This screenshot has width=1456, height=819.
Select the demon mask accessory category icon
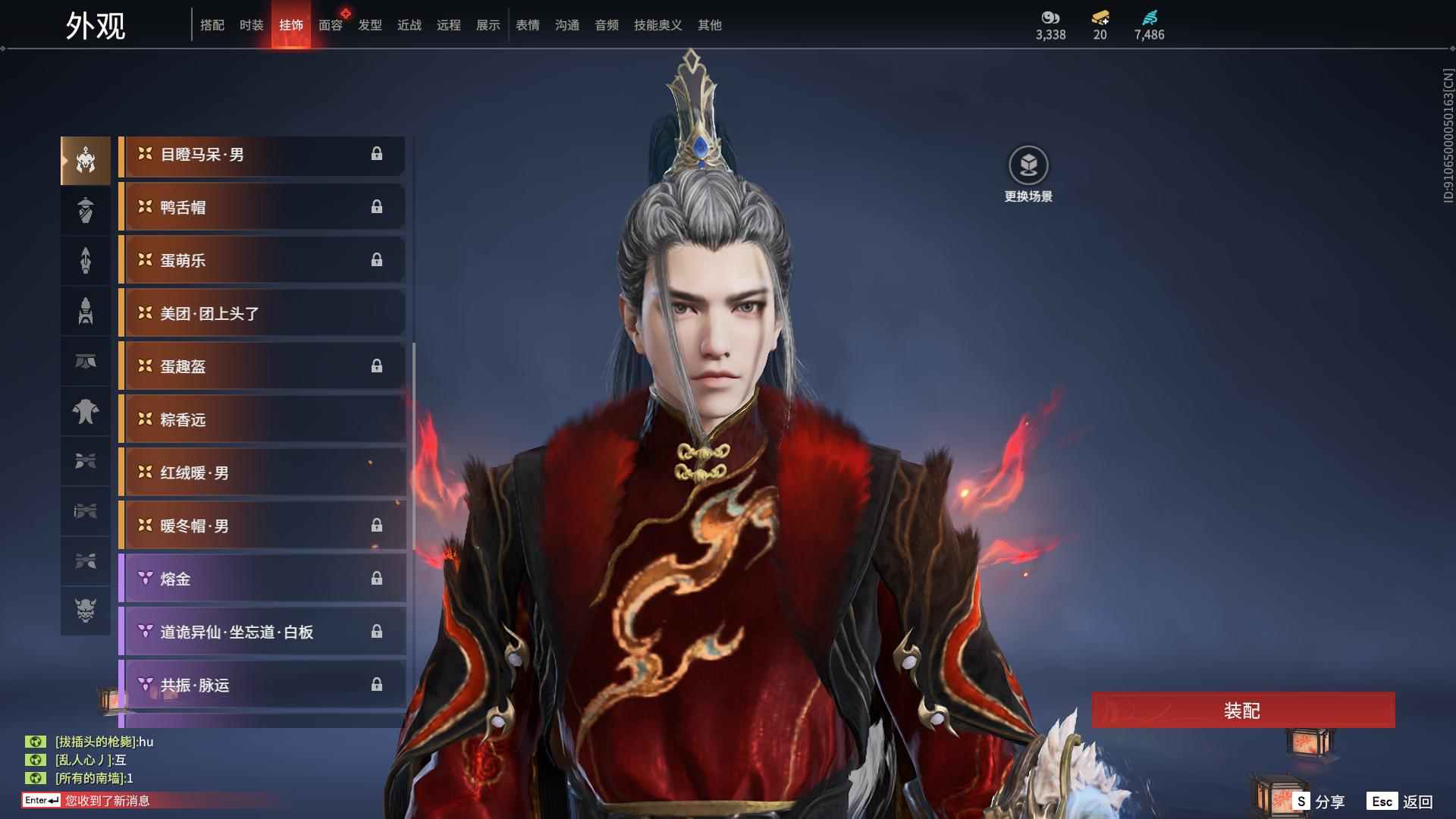[86, 611]
